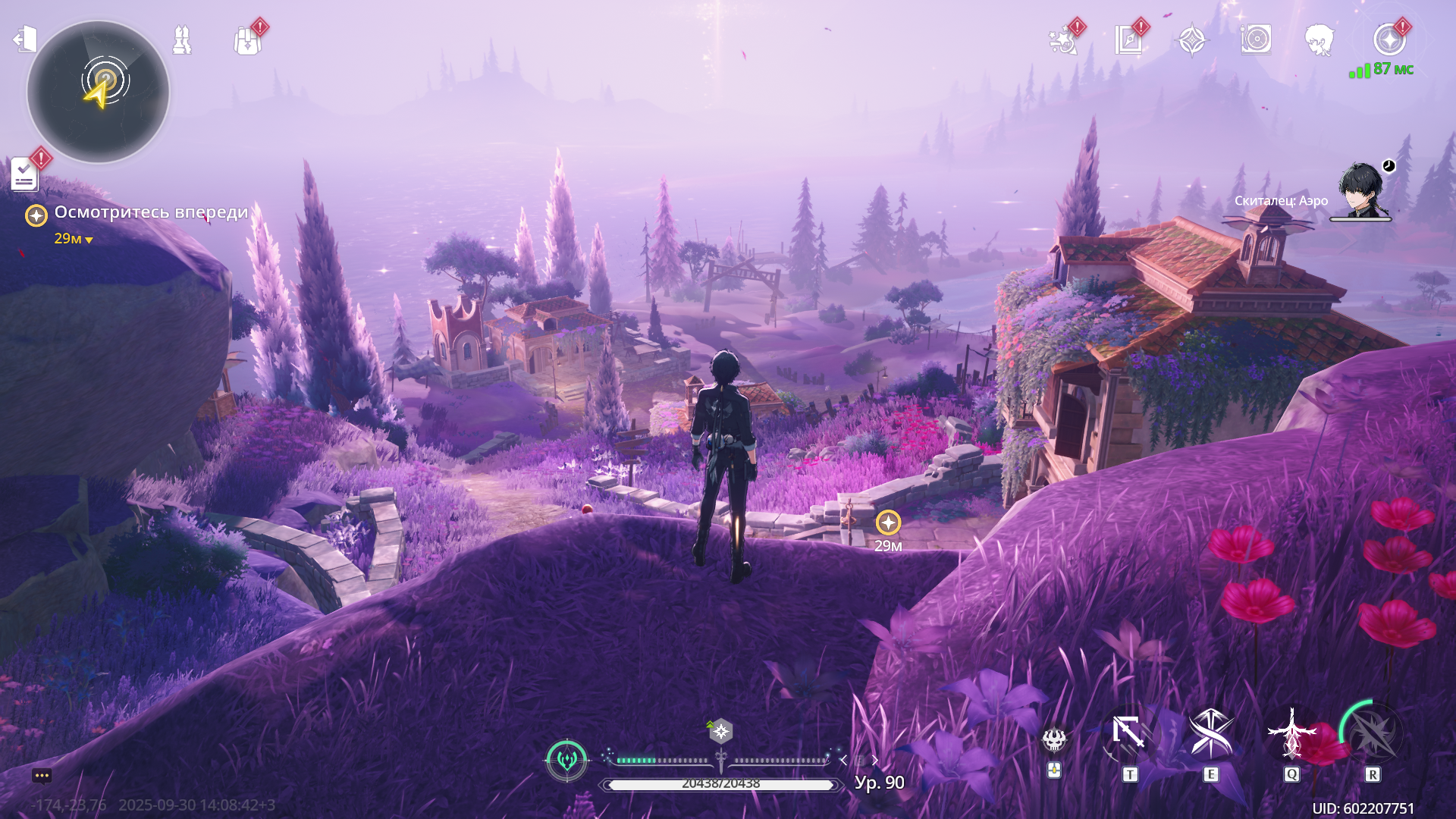Image resolution: width=1456 pixels, height=819 pixels.
Task: Trigger the resonance liberation ultimate icon
Action: 1373,734
